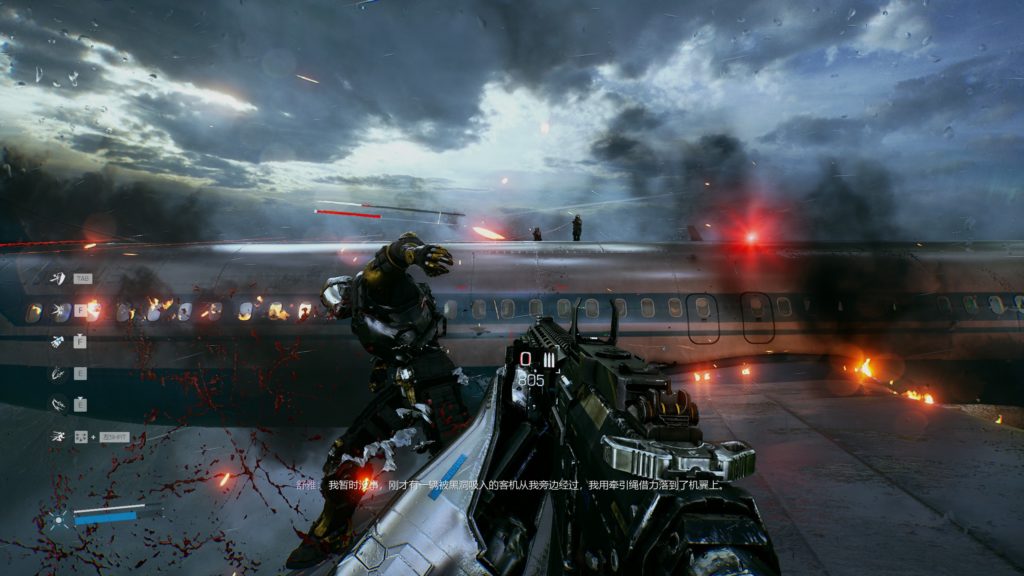Image resolution: width=1024 pixels, height=576 pixels.
Task: Select the skill icon beside the TAB label
Action: [59, 278]
